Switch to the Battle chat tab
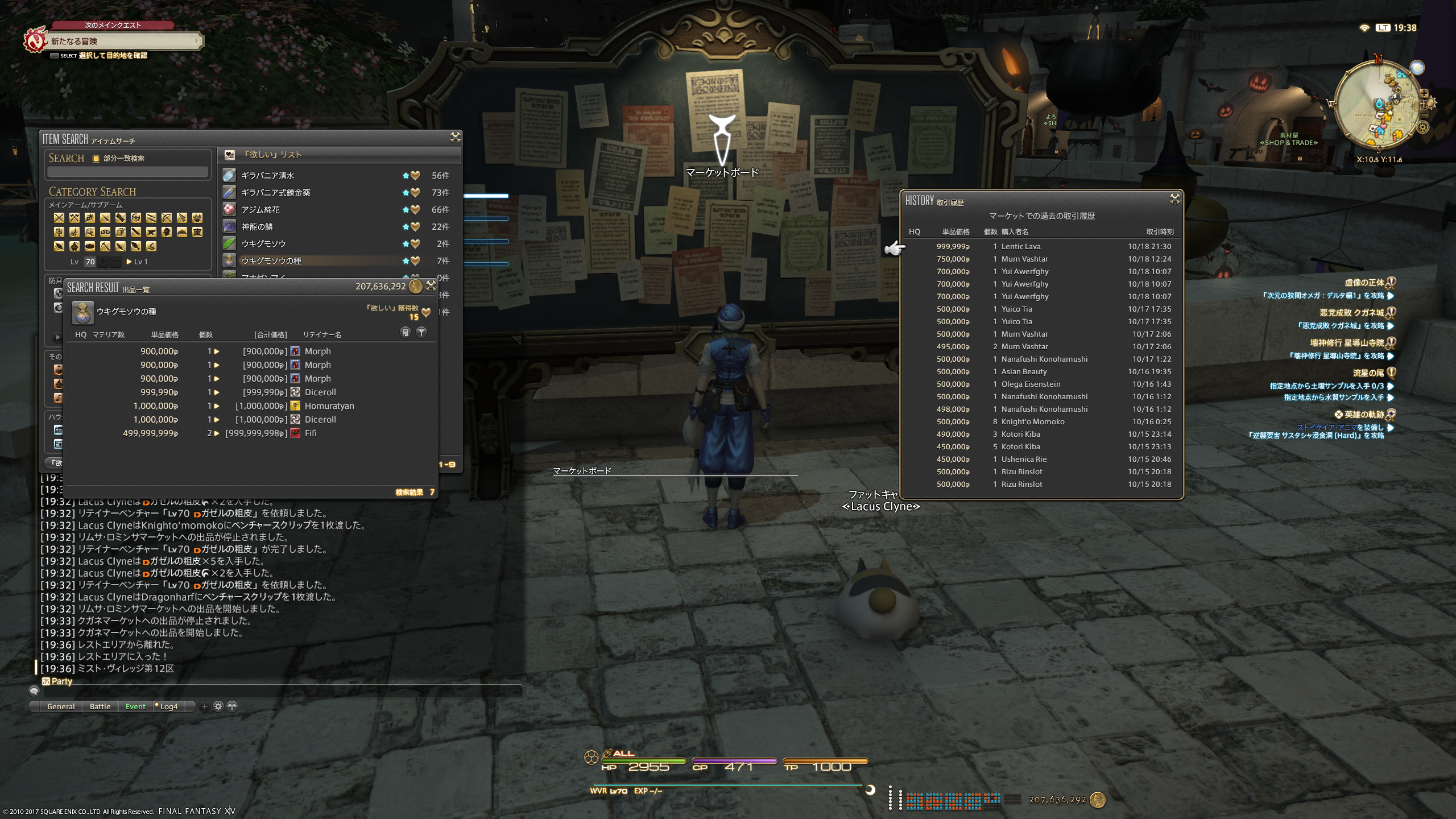This screenshot has width=1456, height=819. [100, 706]
